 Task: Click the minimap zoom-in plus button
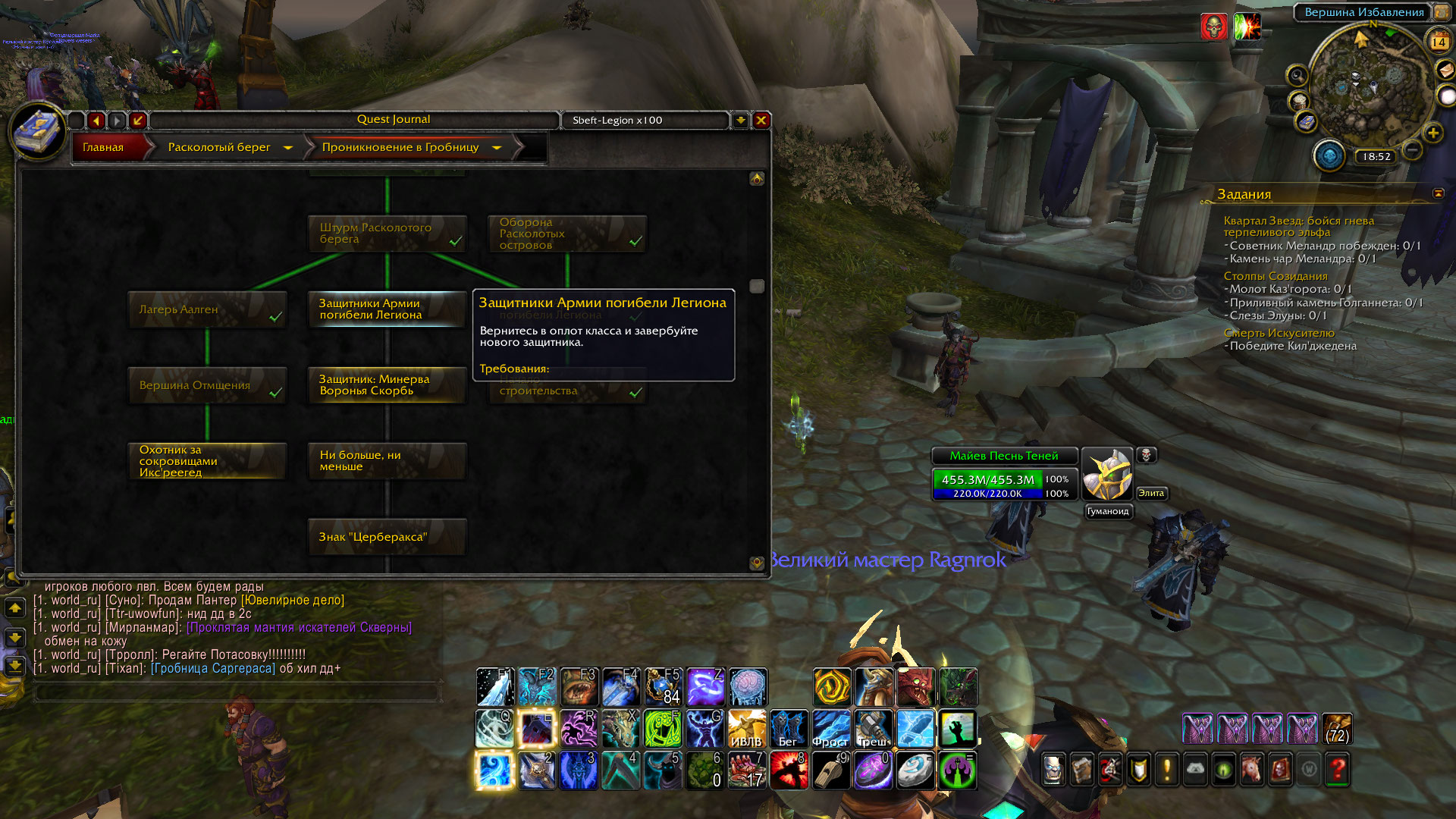point(1433,133)
